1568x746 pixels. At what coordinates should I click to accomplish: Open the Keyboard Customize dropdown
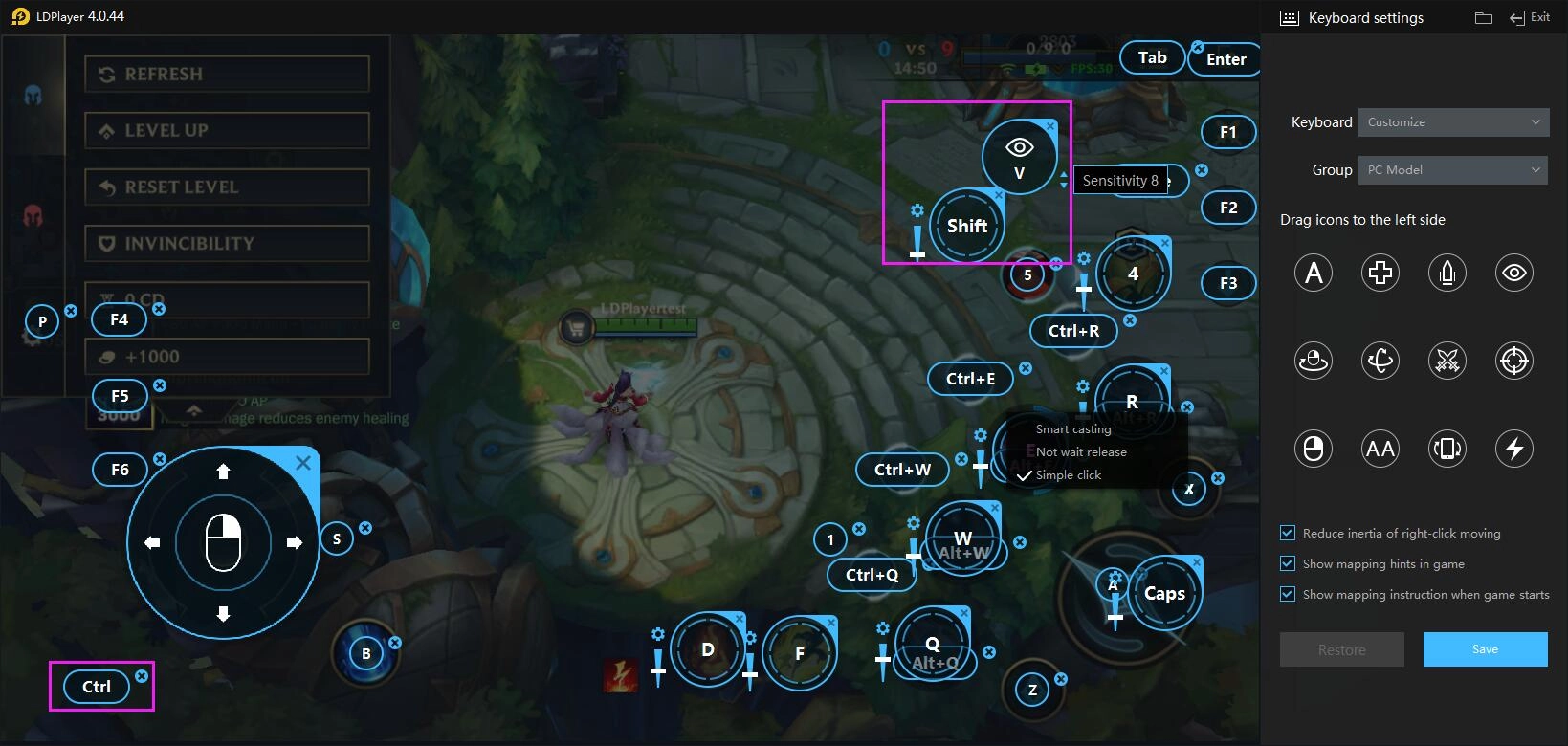pyautogui.click(x=1452, y=121)
